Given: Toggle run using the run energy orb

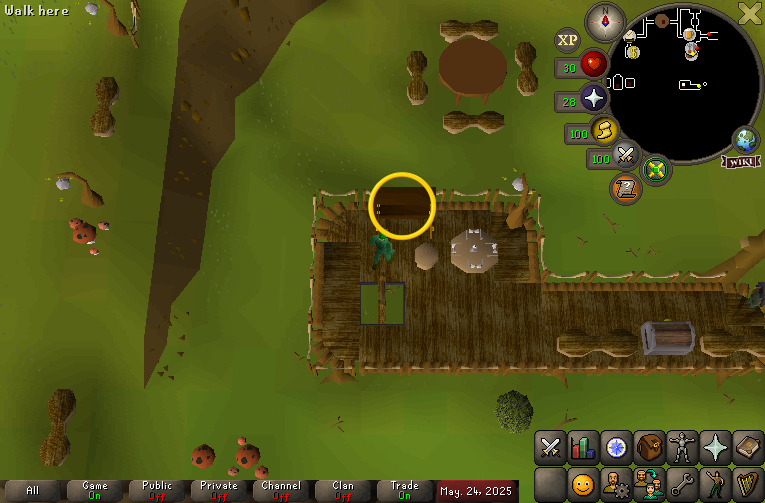Looking at the screenshot, I should point(604,130).
